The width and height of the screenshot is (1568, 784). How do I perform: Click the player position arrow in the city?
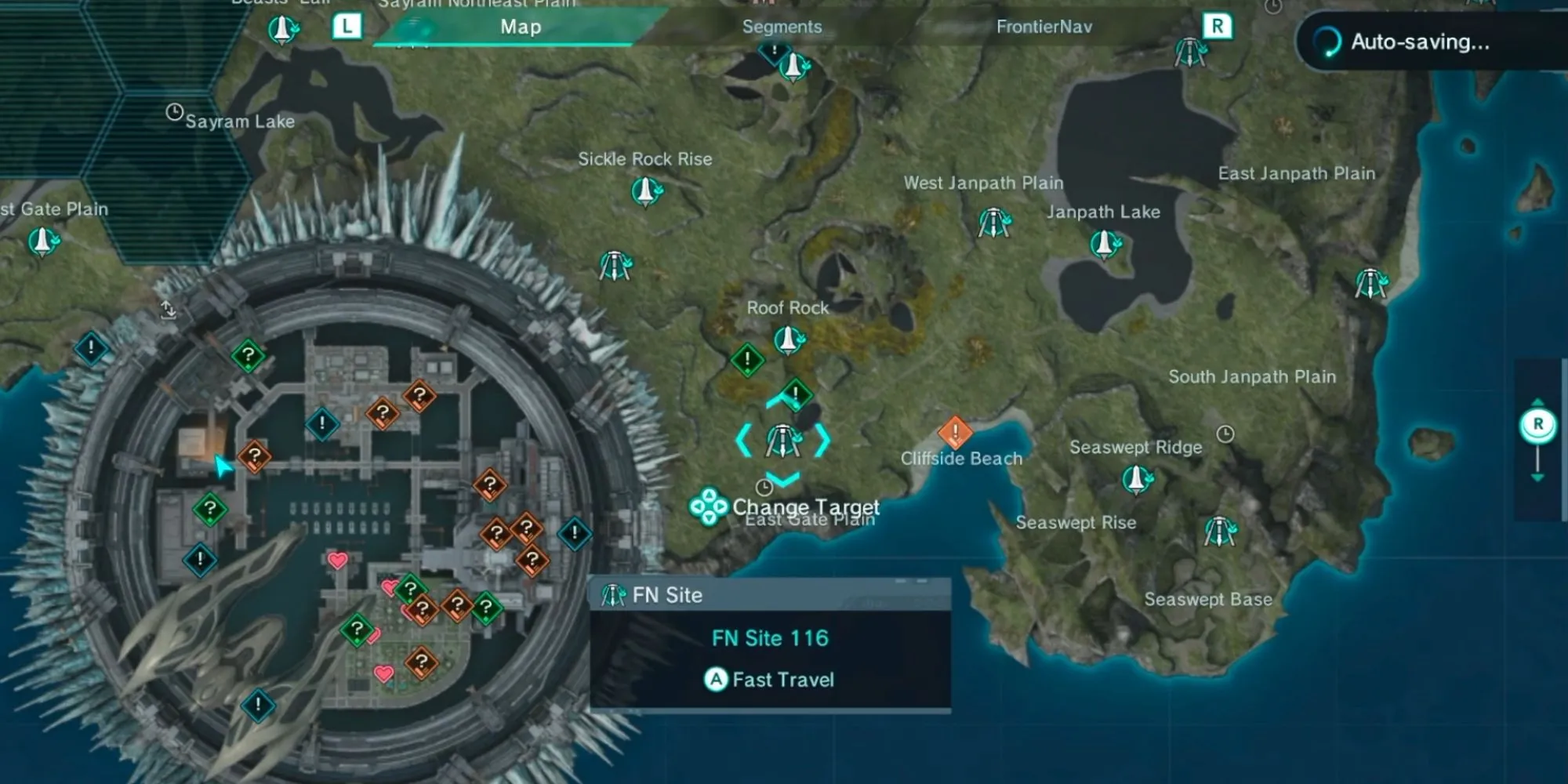(223, 467)
